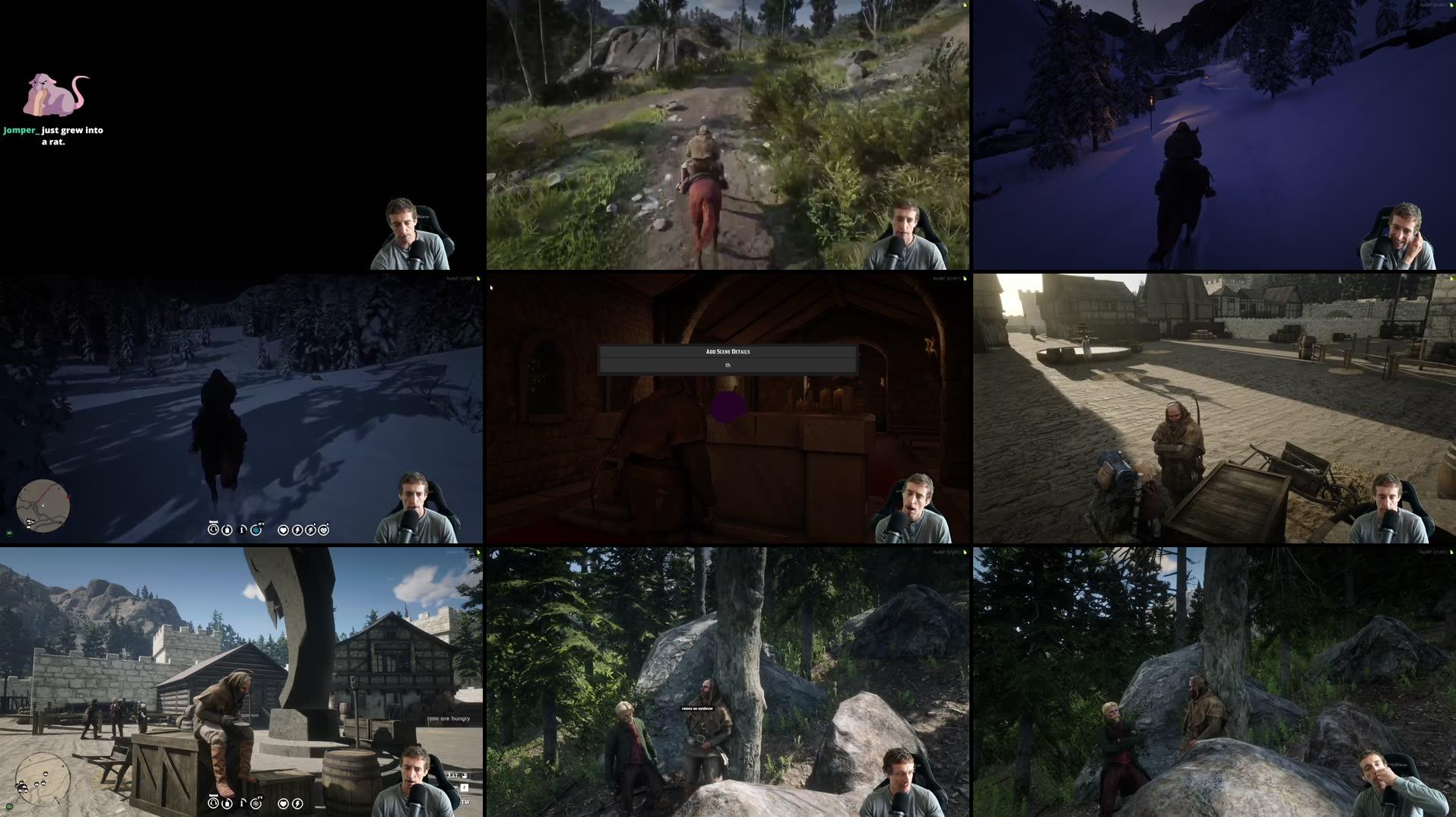The width and height of the screenshot is (1456, 817).
Task: Select the heart health core icon
Action: pos(283,530)
